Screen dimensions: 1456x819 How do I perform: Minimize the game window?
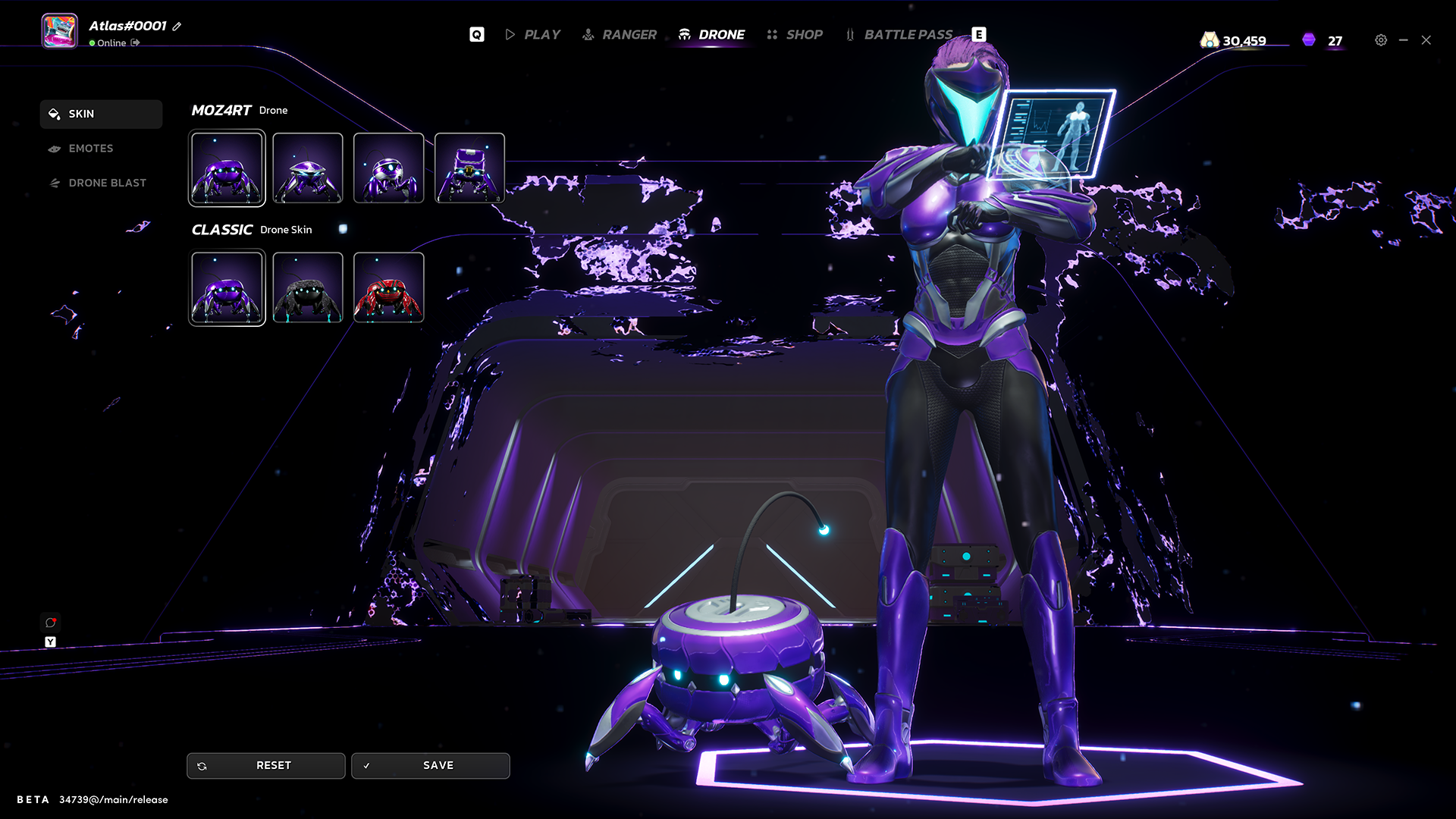tap(1404, 40)
